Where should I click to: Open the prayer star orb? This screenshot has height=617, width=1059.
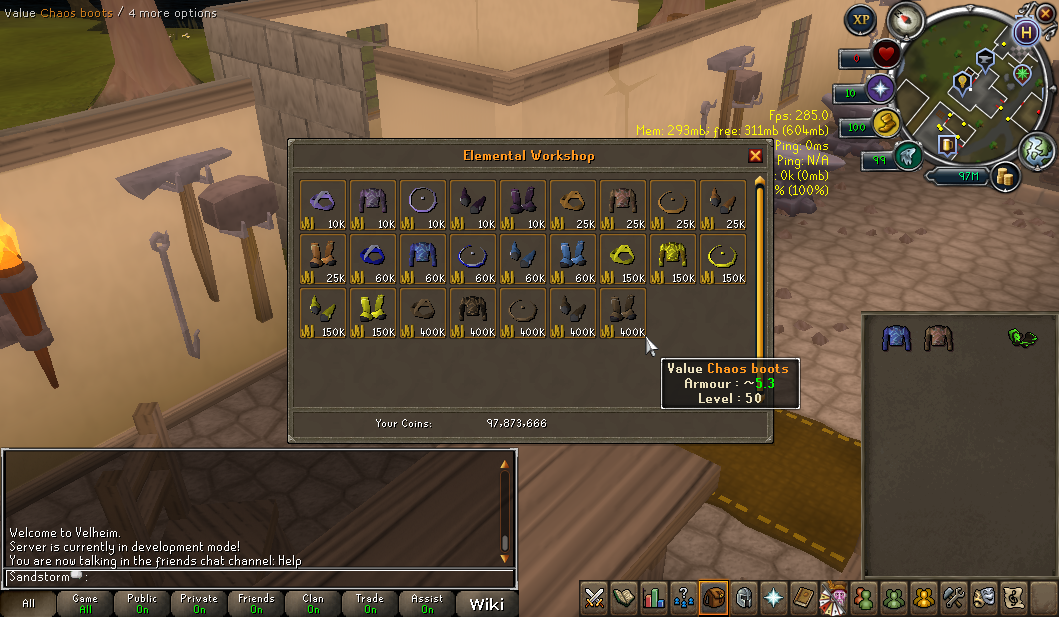[881, 89]
